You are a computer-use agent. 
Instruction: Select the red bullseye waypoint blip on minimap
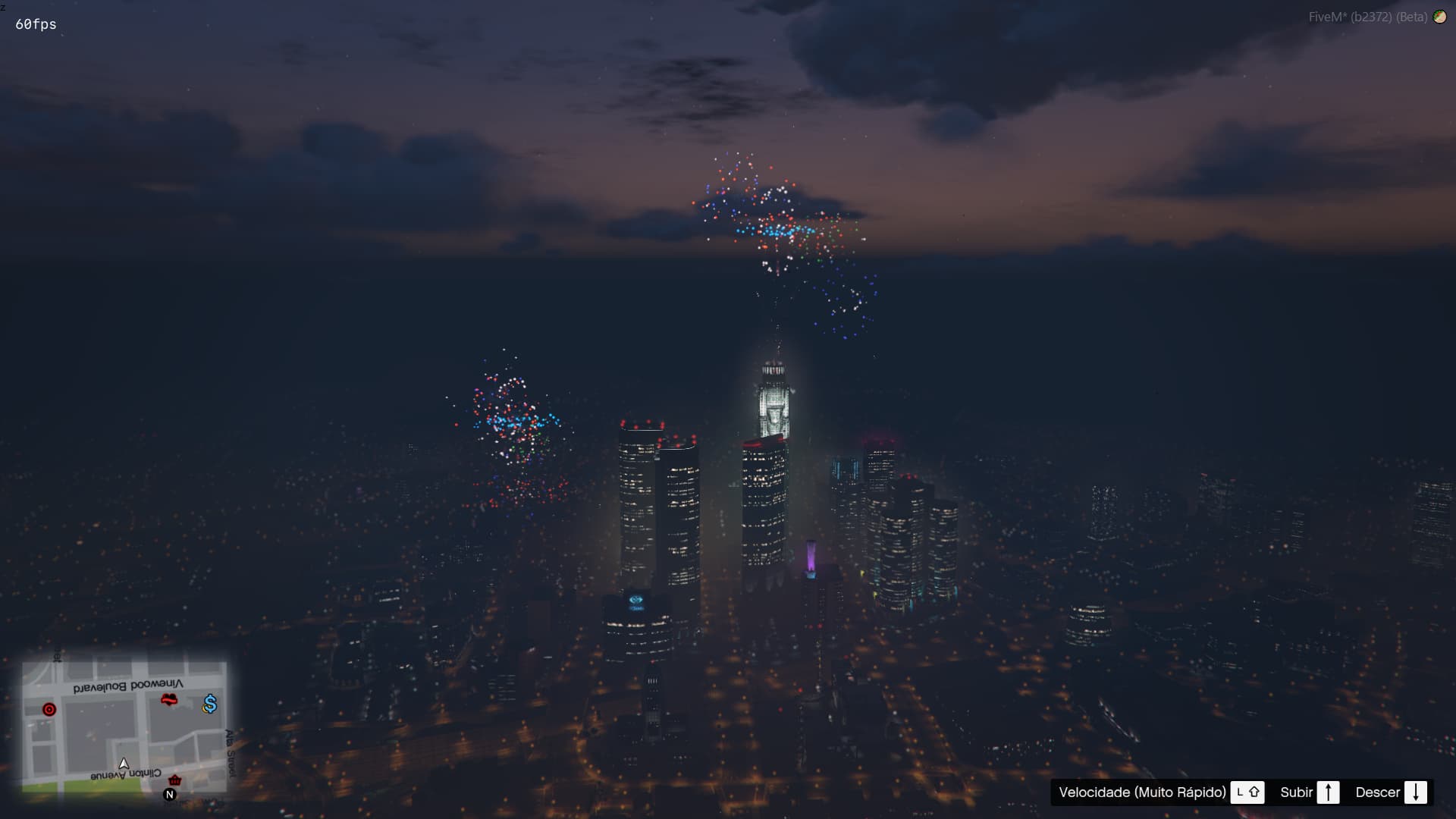coord(49,709)
